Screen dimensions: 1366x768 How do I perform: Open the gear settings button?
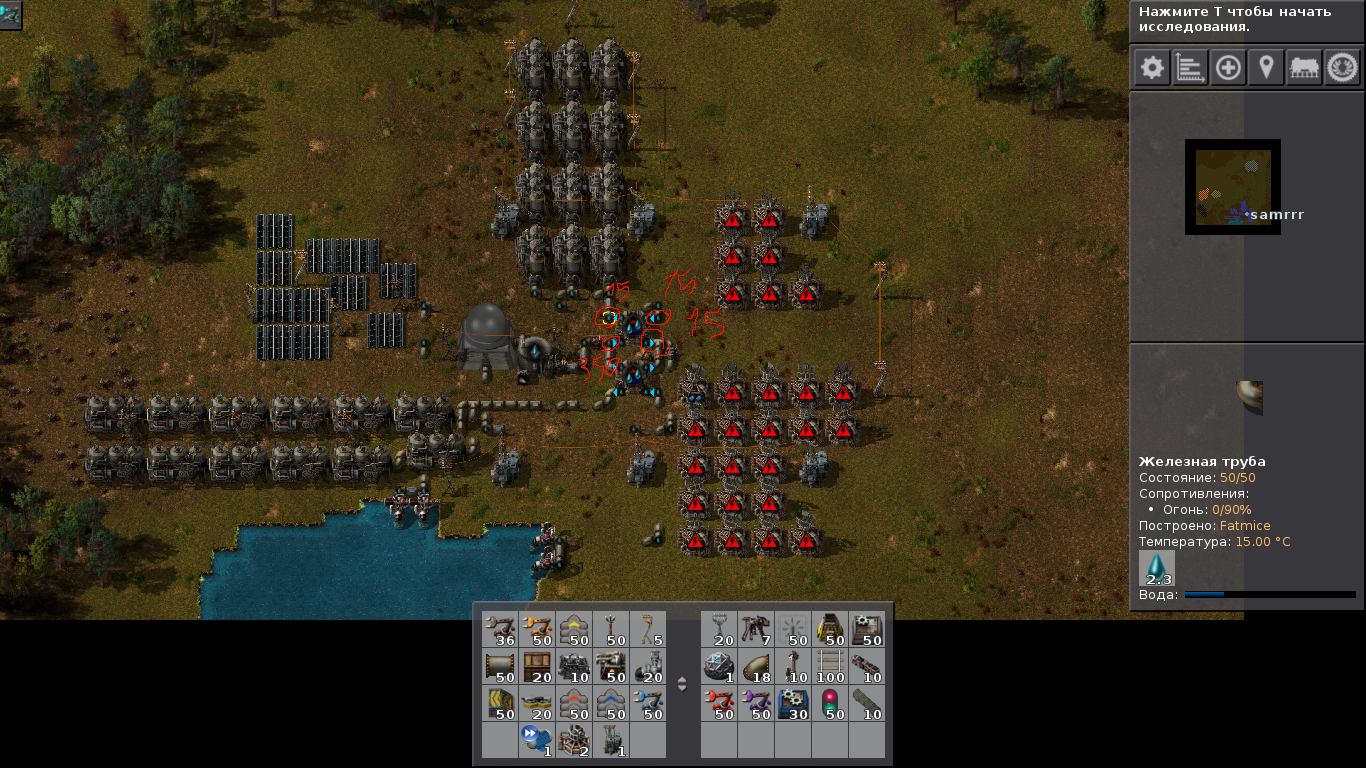(x=1152, y=68)
